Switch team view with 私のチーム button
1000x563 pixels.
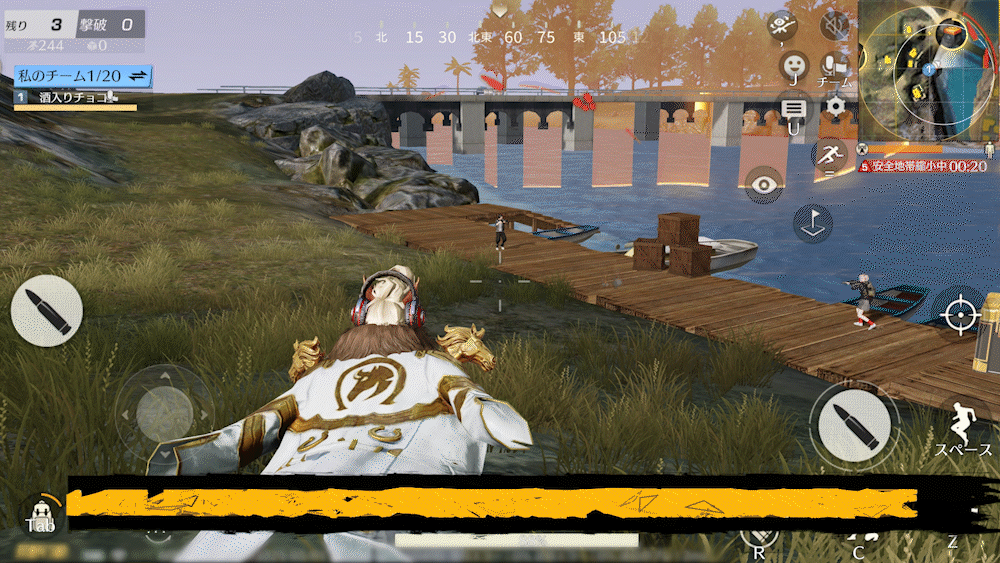coord(82,76)
